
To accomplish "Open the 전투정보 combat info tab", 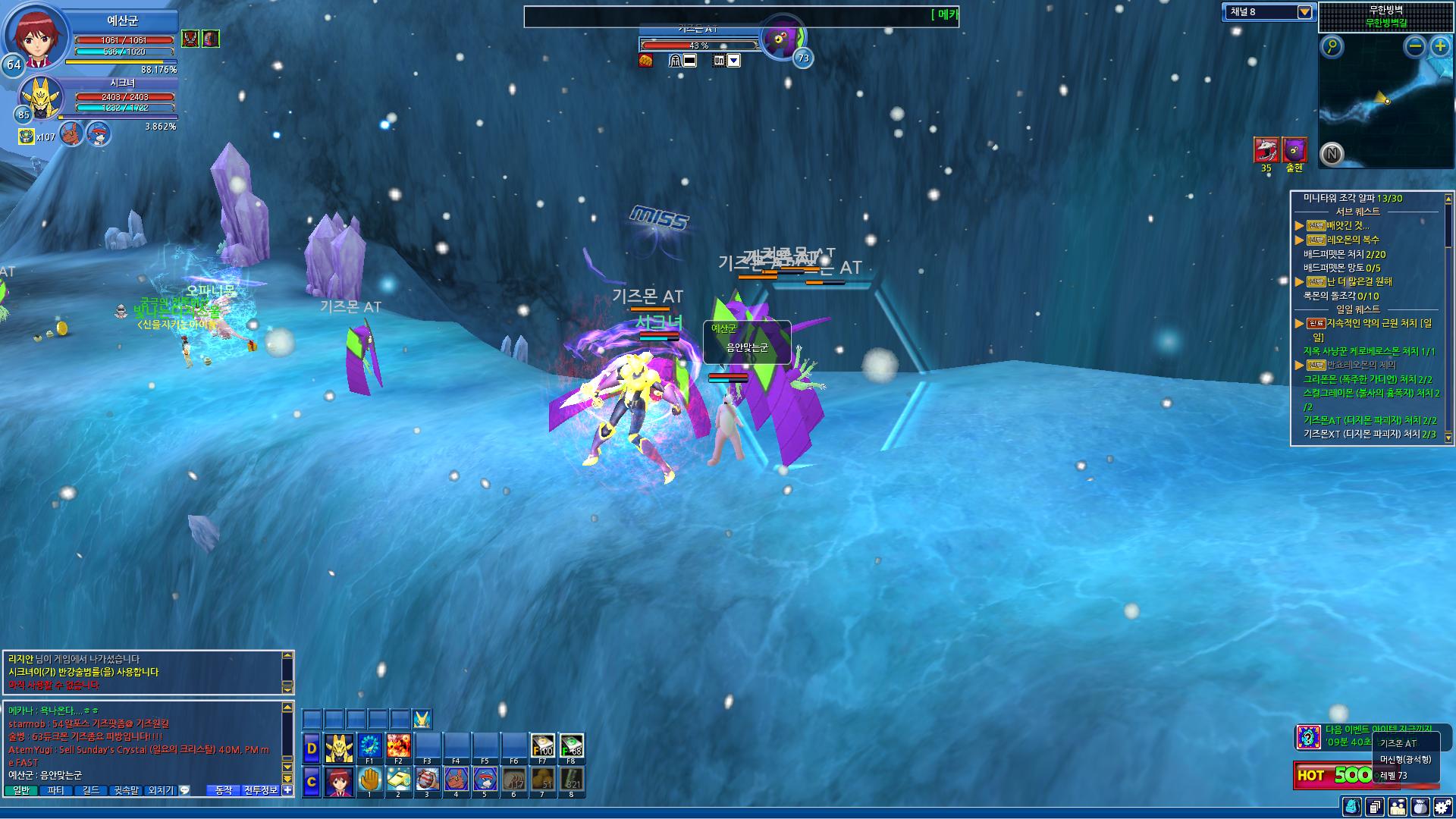I will [x=261, y=790].
